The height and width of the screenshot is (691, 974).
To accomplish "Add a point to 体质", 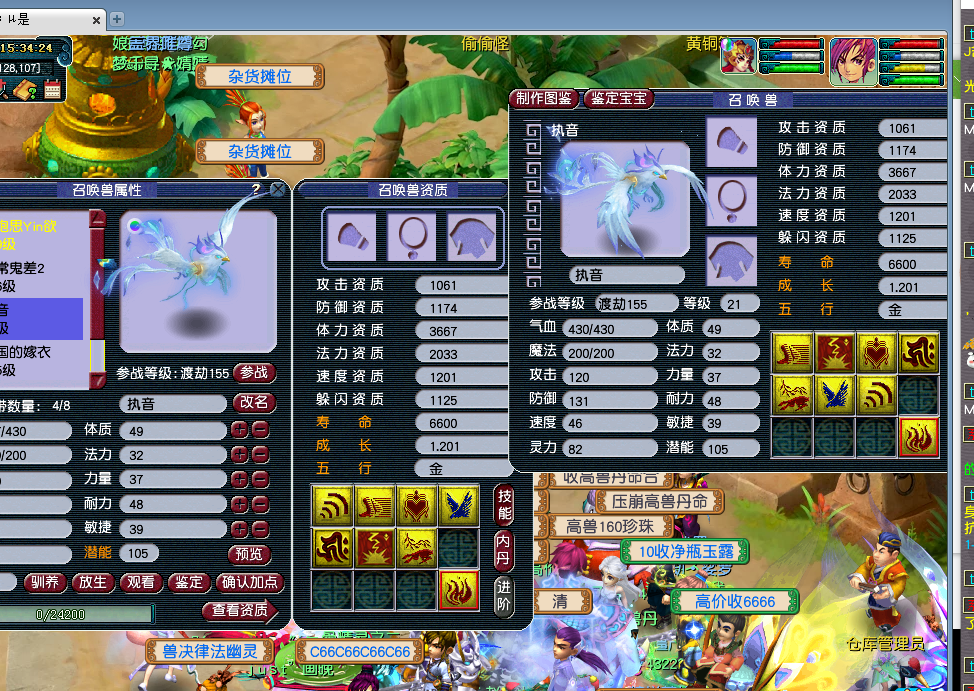I will [239, 430].
